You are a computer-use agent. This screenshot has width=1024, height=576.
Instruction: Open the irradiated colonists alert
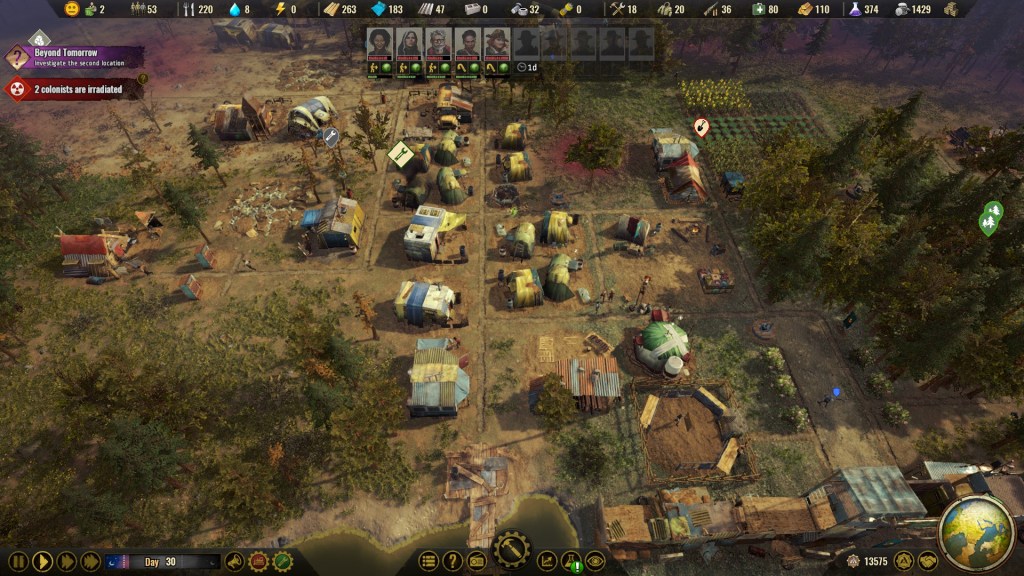click(75, 89)
